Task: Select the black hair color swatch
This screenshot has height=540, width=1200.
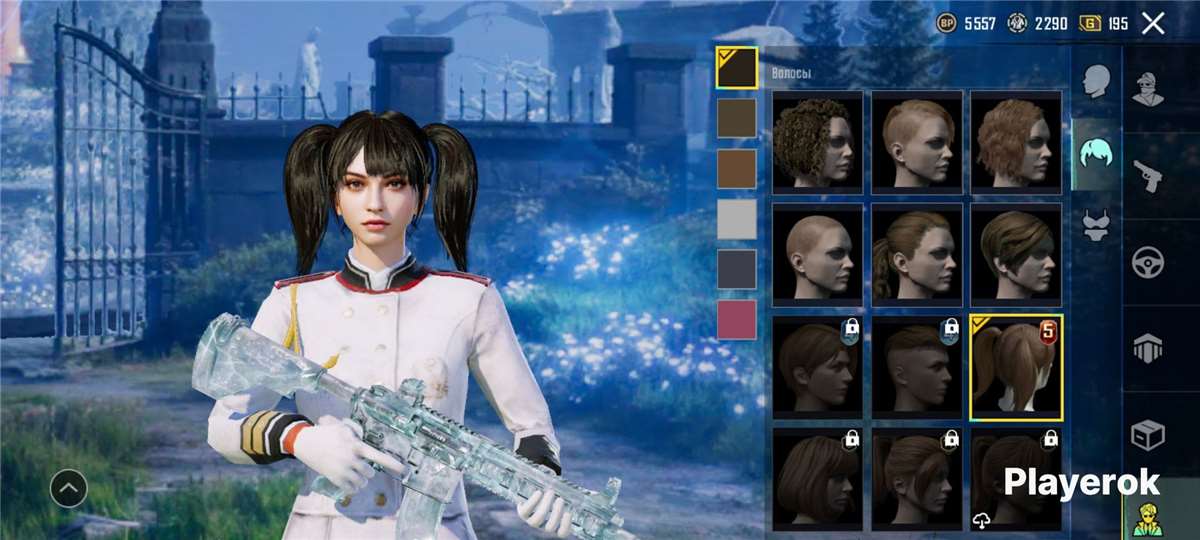Action: point(737,68)
